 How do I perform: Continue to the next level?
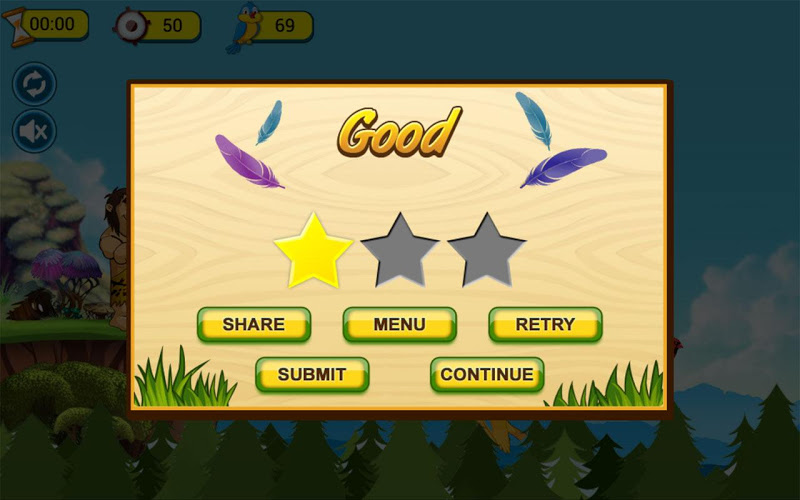coord(487,375)
